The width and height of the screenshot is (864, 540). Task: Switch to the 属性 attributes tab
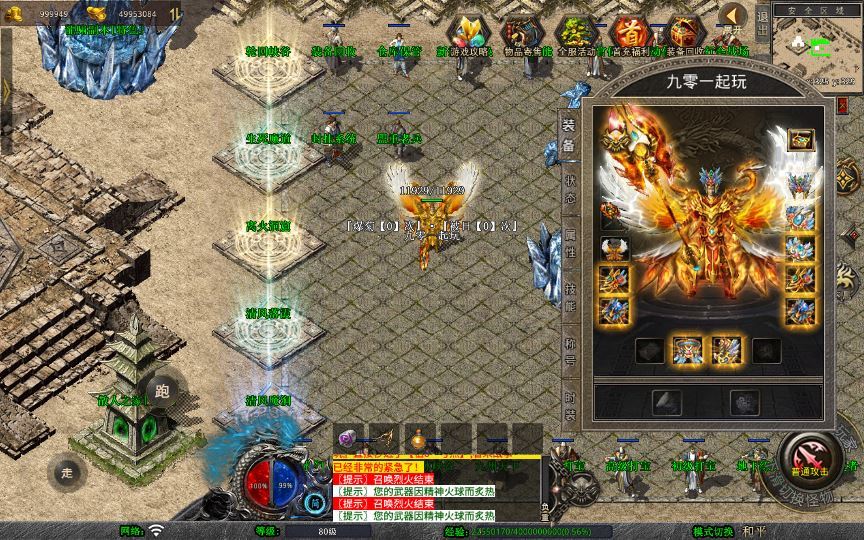click(570, 240)
